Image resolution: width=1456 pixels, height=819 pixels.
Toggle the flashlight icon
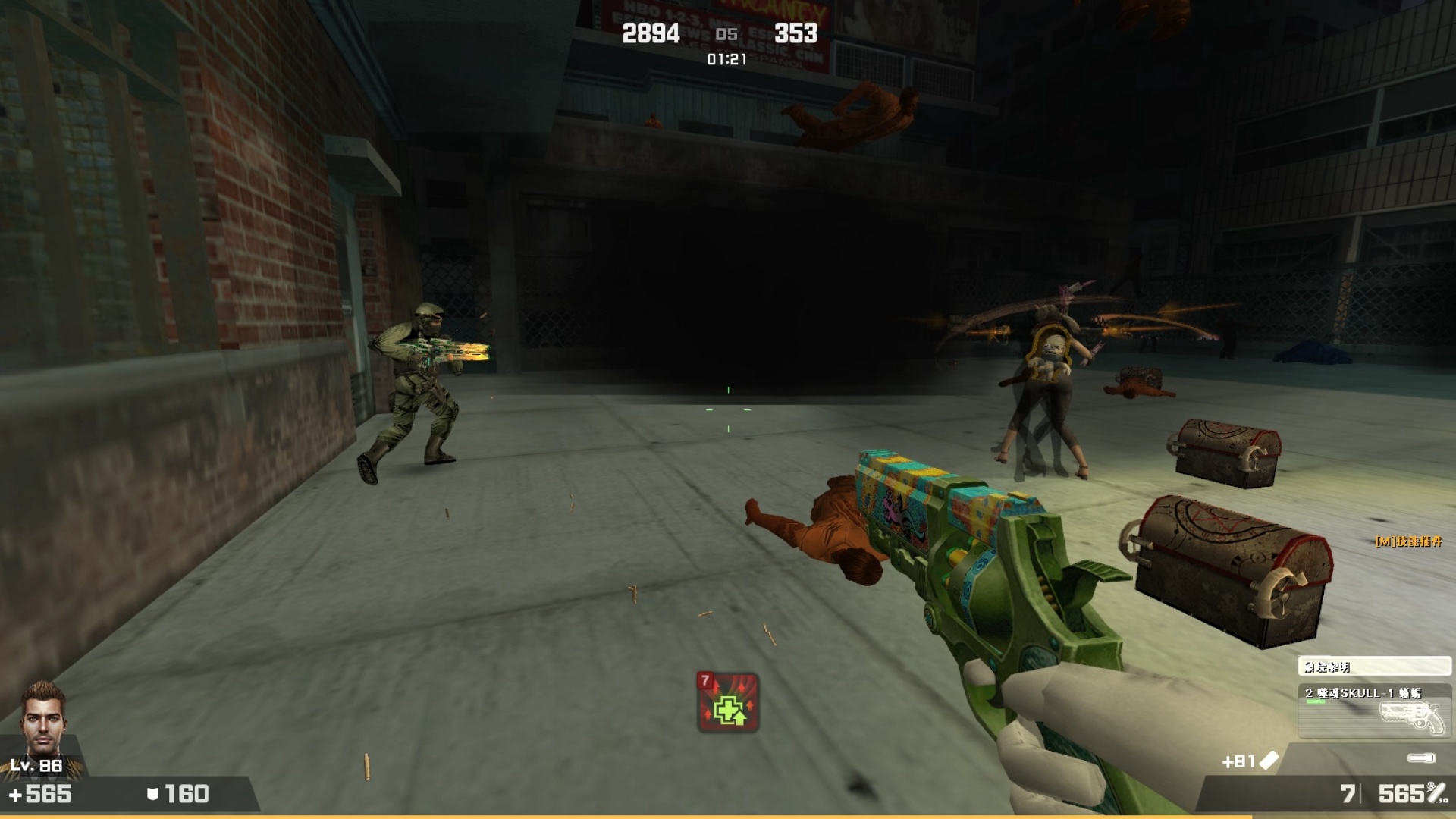pos(1420,758)
